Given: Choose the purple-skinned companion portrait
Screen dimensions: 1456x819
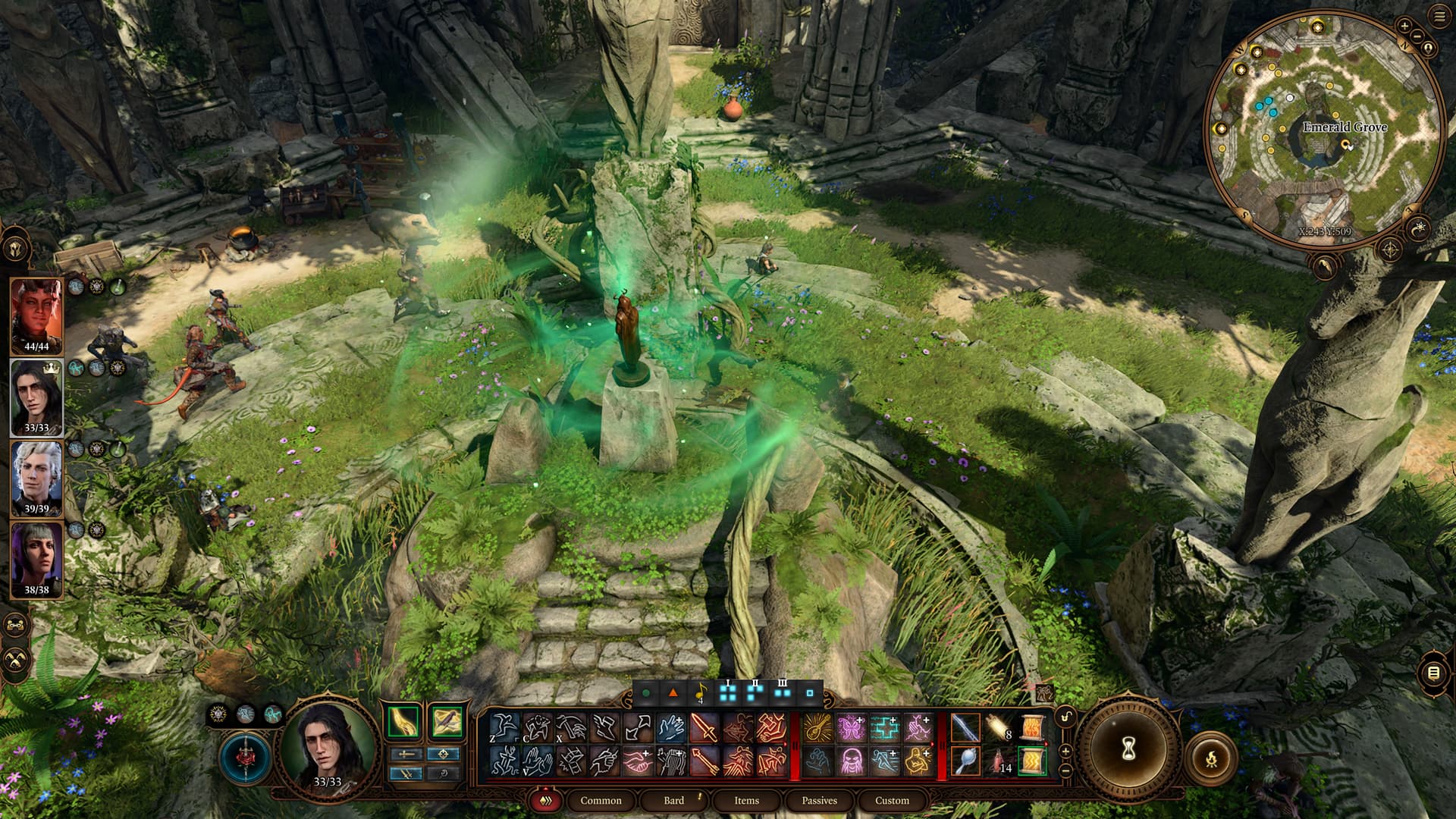Looking at the screenshot, I should (x=36, y=560).
